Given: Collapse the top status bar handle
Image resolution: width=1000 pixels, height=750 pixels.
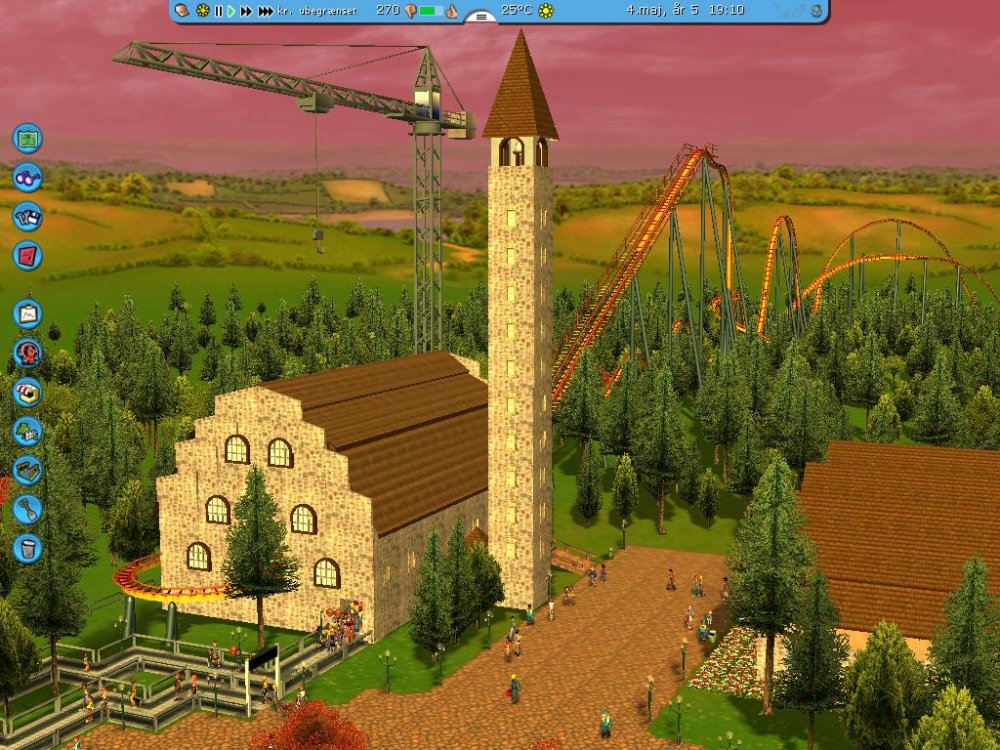Looking at the screenshot, I should pyautogui.click(x=481, y=17).
